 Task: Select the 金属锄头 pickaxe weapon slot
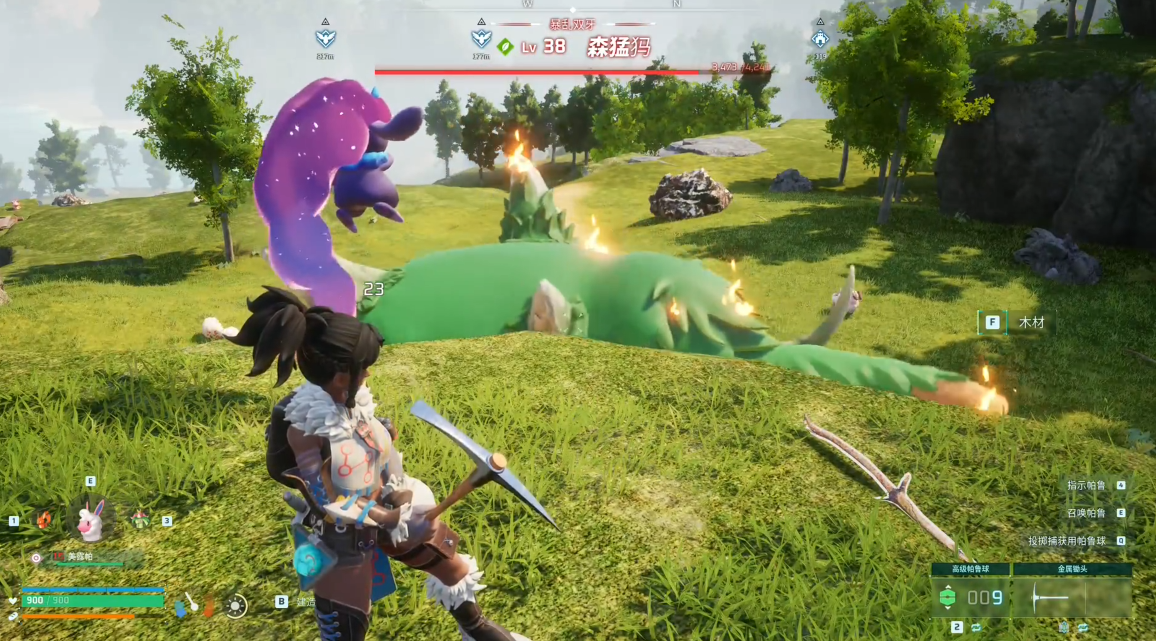coord(1072,597)
